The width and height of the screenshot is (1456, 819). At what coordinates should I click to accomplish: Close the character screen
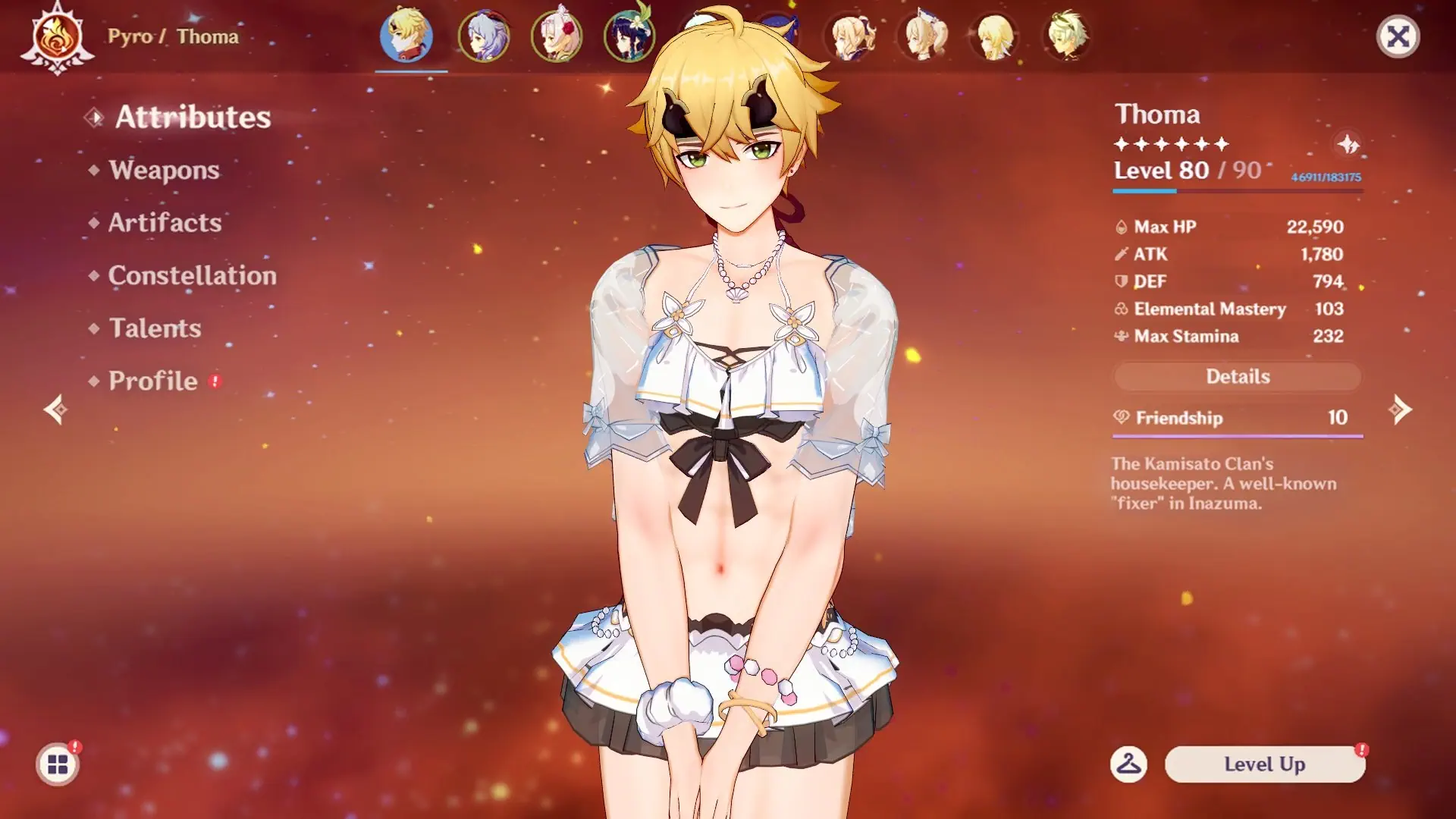pos(1398,36)
